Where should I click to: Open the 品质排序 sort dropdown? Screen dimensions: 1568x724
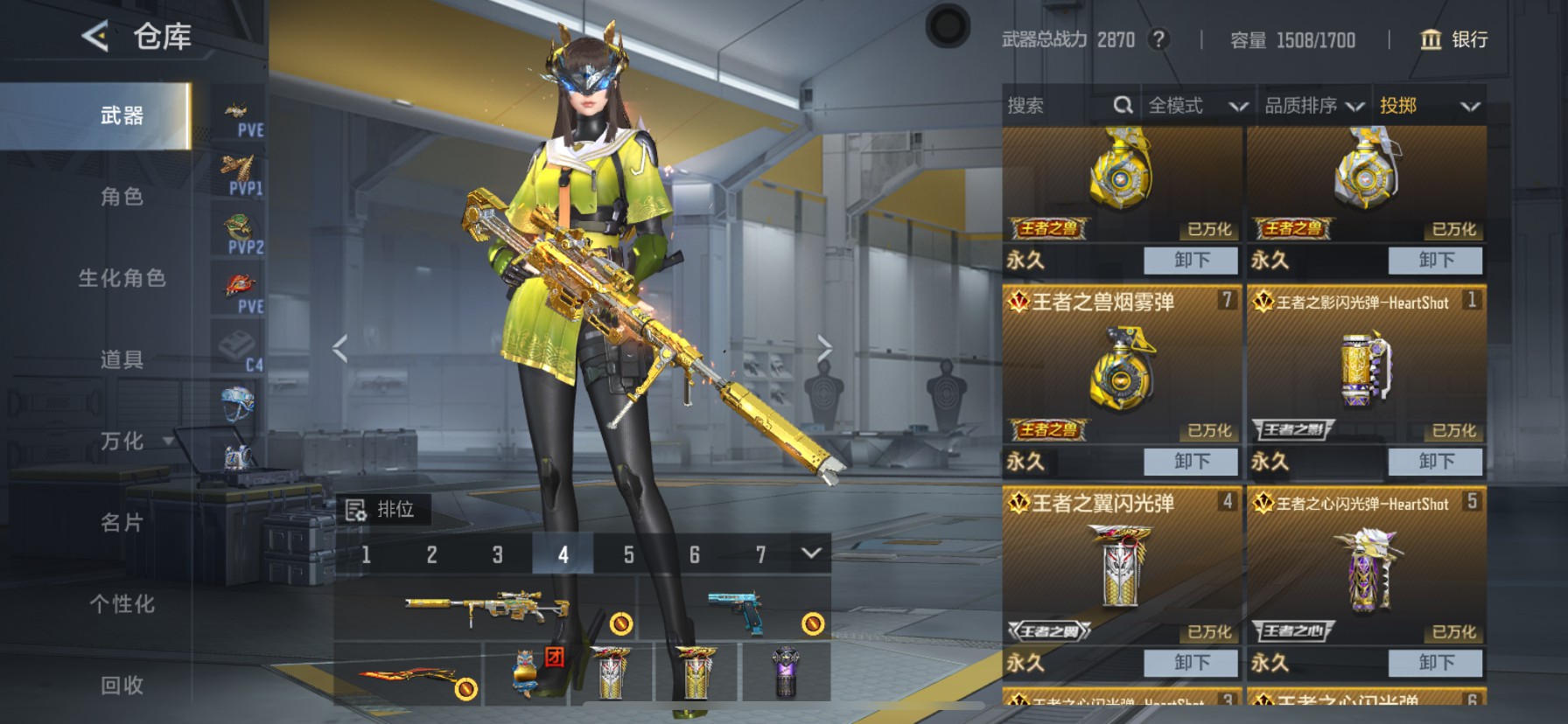click(x=1313, y=106)
